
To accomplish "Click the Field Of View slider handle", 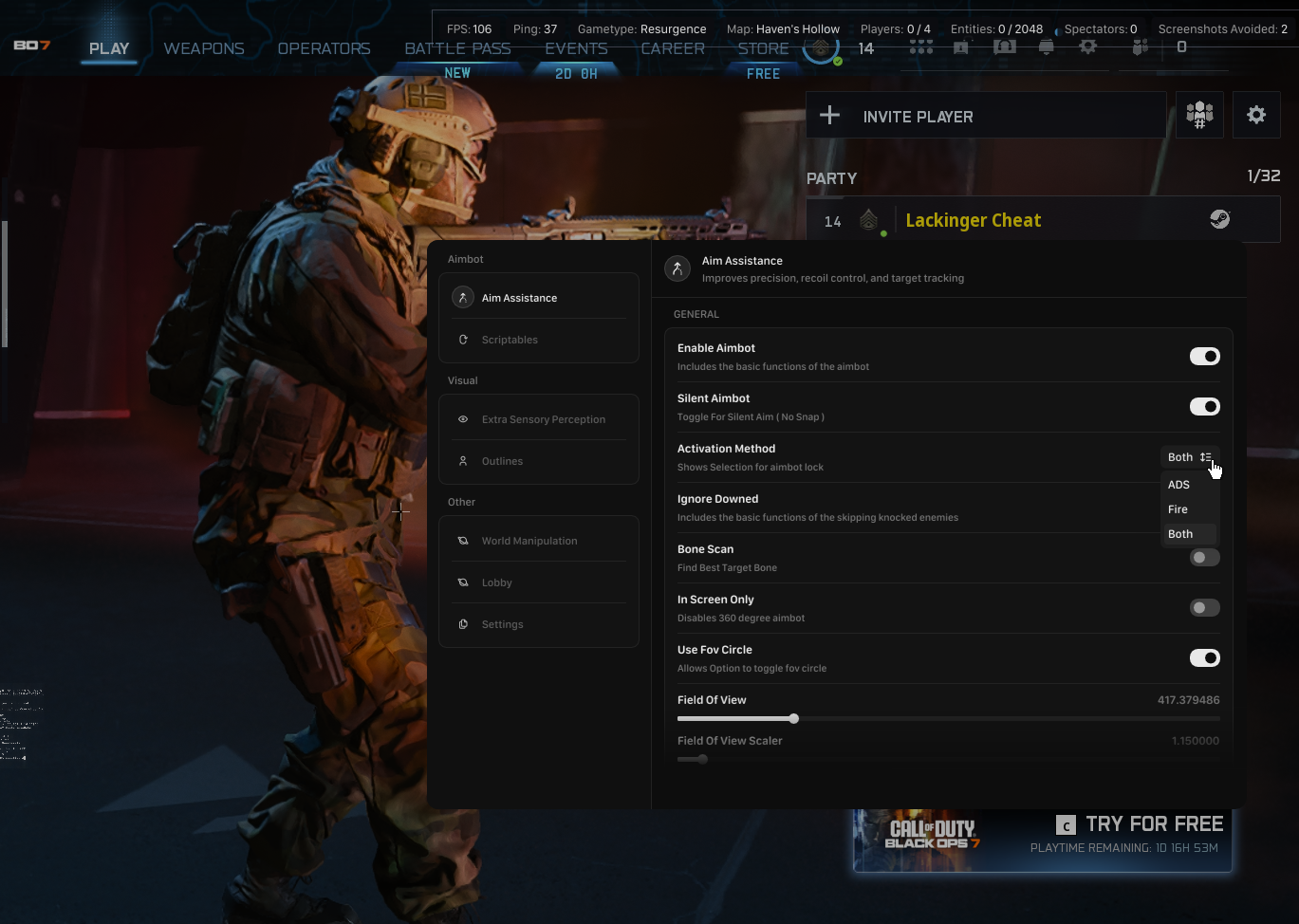I will point(794,719).
